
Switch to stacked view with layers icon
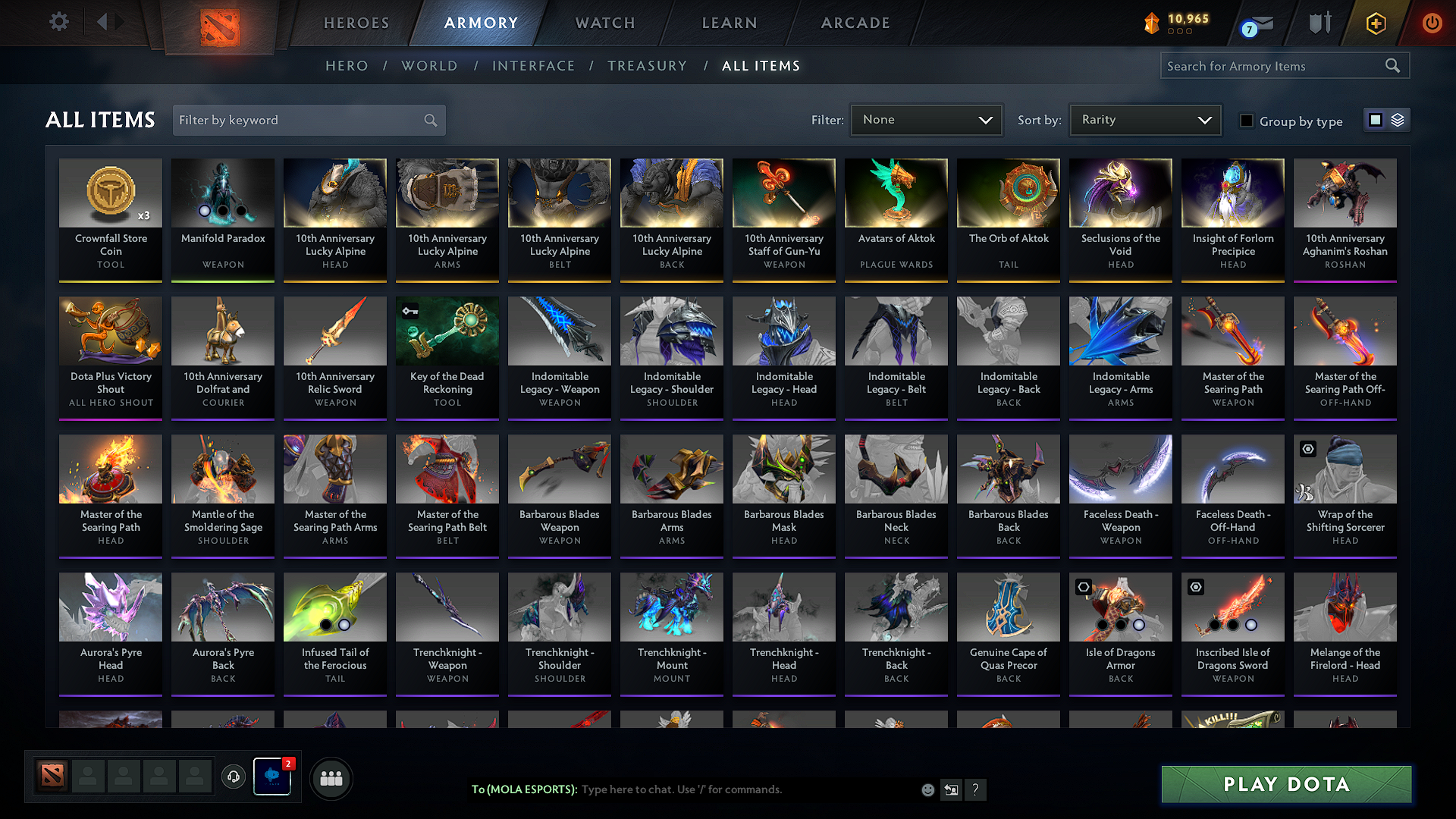(x=1399, y=119)
